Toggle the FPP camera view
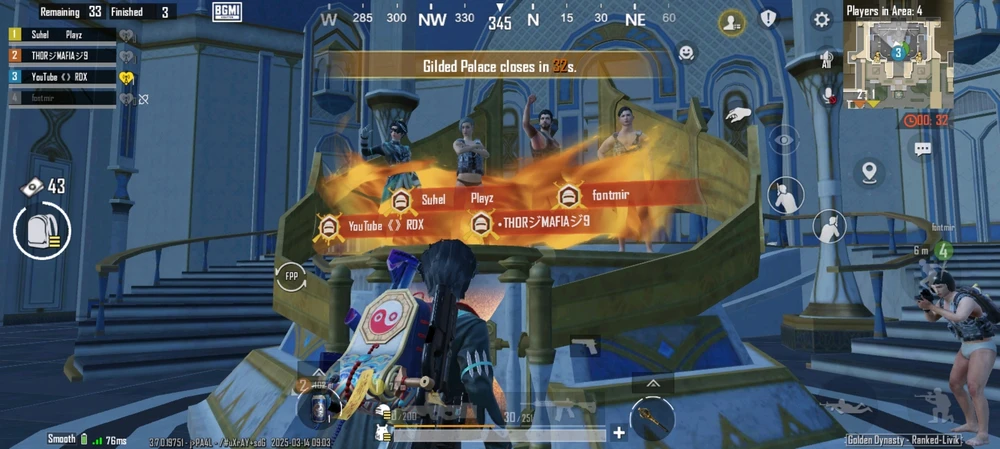The height and width of the screenshot is (449, 1000). point(291,275)
